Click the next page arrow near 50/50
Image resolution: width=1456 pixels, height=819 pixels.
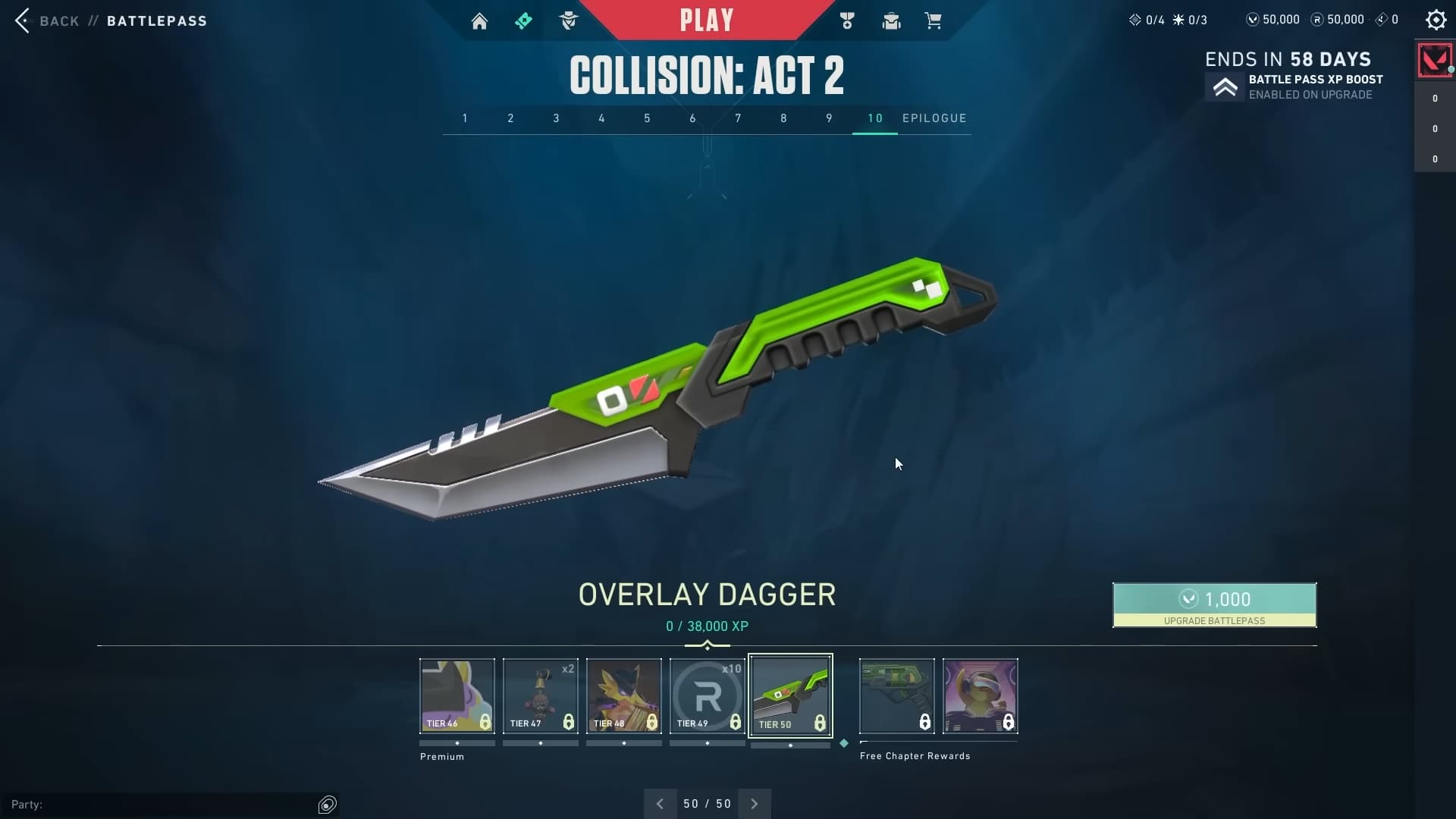pos(755,803)
